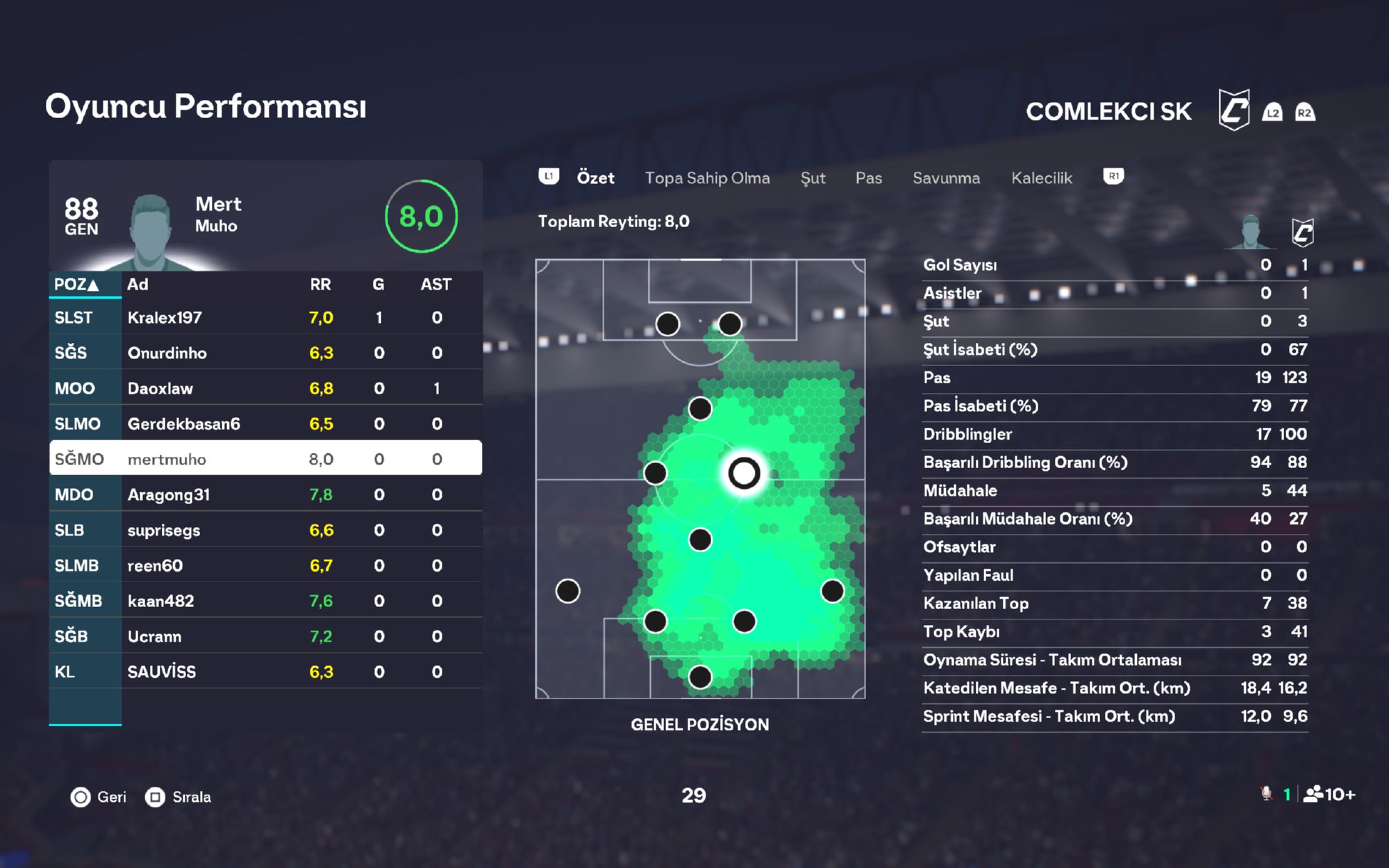This screenshot has height=868, width=1389.
Task: Select highlighted mertmuho row
Action: tap(265, 459)
